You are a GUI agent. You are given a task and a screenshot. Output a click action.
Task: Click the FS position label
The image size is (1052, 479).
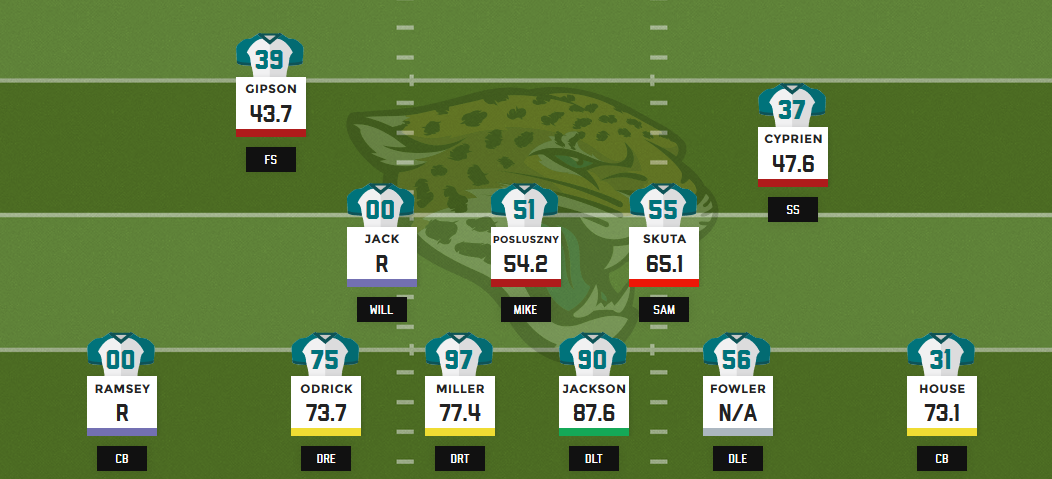pos(270,160)
